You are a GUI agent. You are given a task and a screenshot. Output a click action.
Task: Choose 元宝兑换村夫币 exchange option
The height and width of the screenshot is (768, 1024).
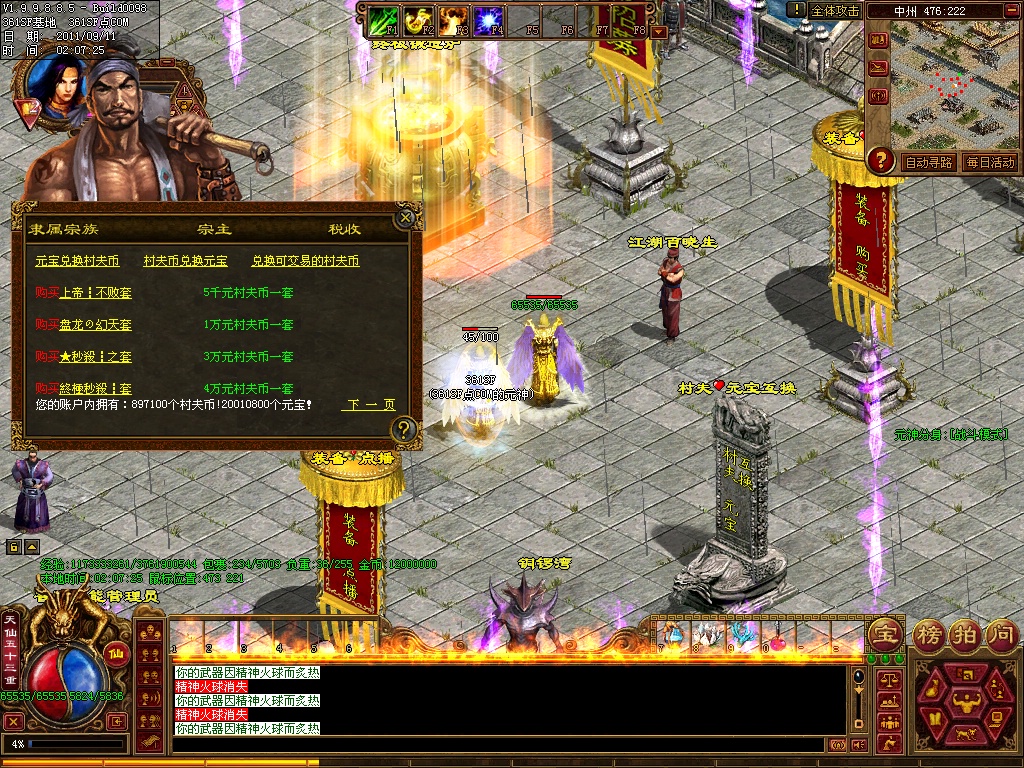coord(77,261)
